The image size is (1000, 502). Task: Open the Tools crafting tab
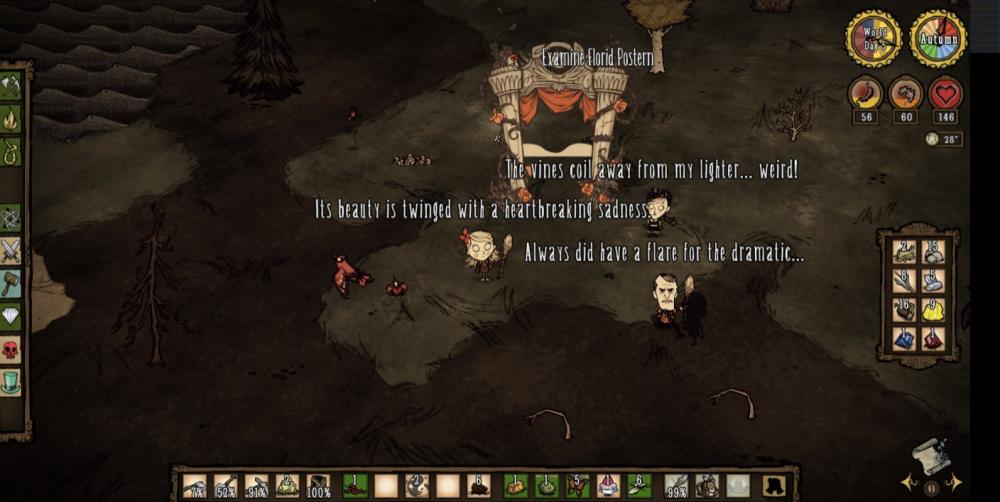[x=11, y=86]
